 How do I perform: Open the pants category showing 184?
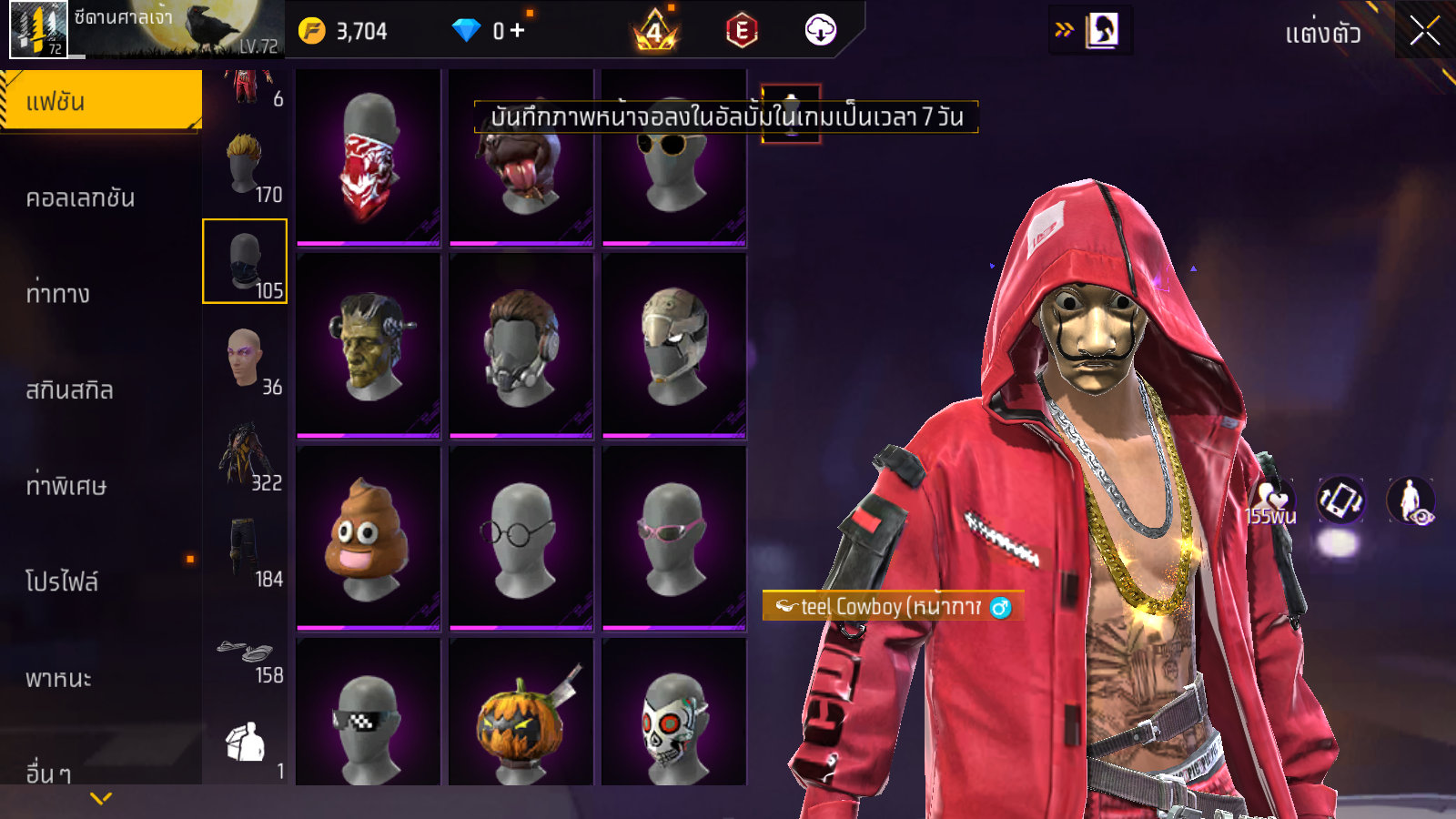245,551
